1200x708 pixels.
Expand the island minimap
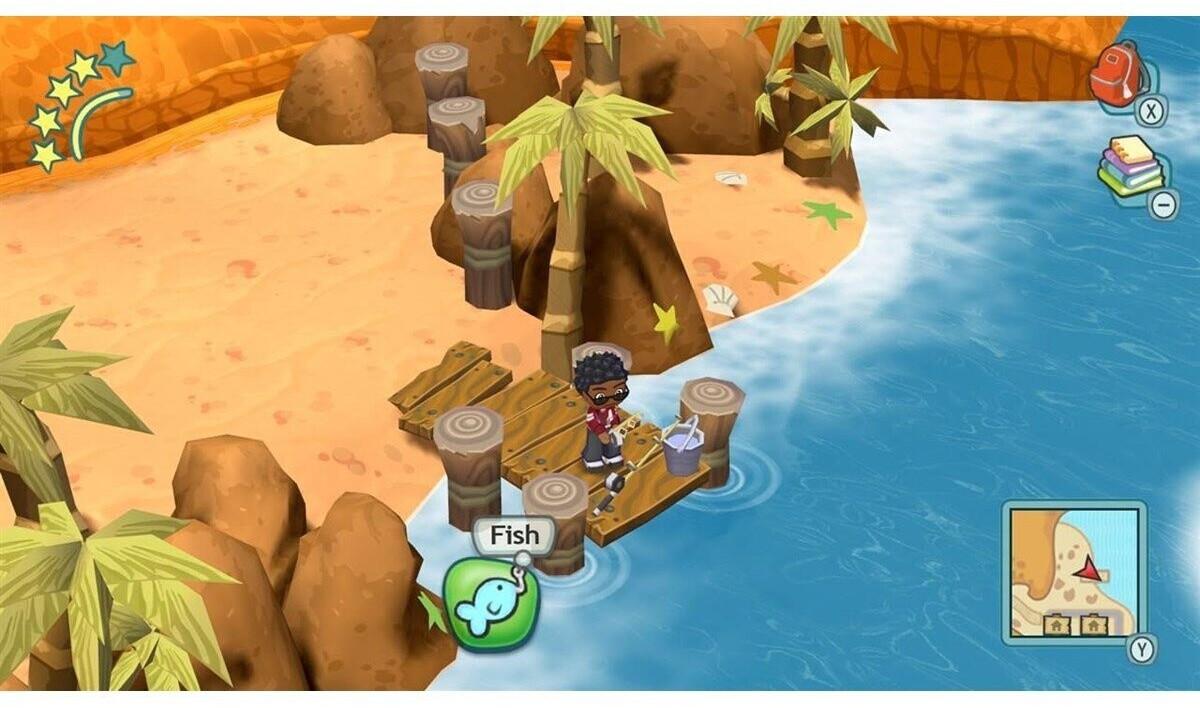tap(1073, 571)
